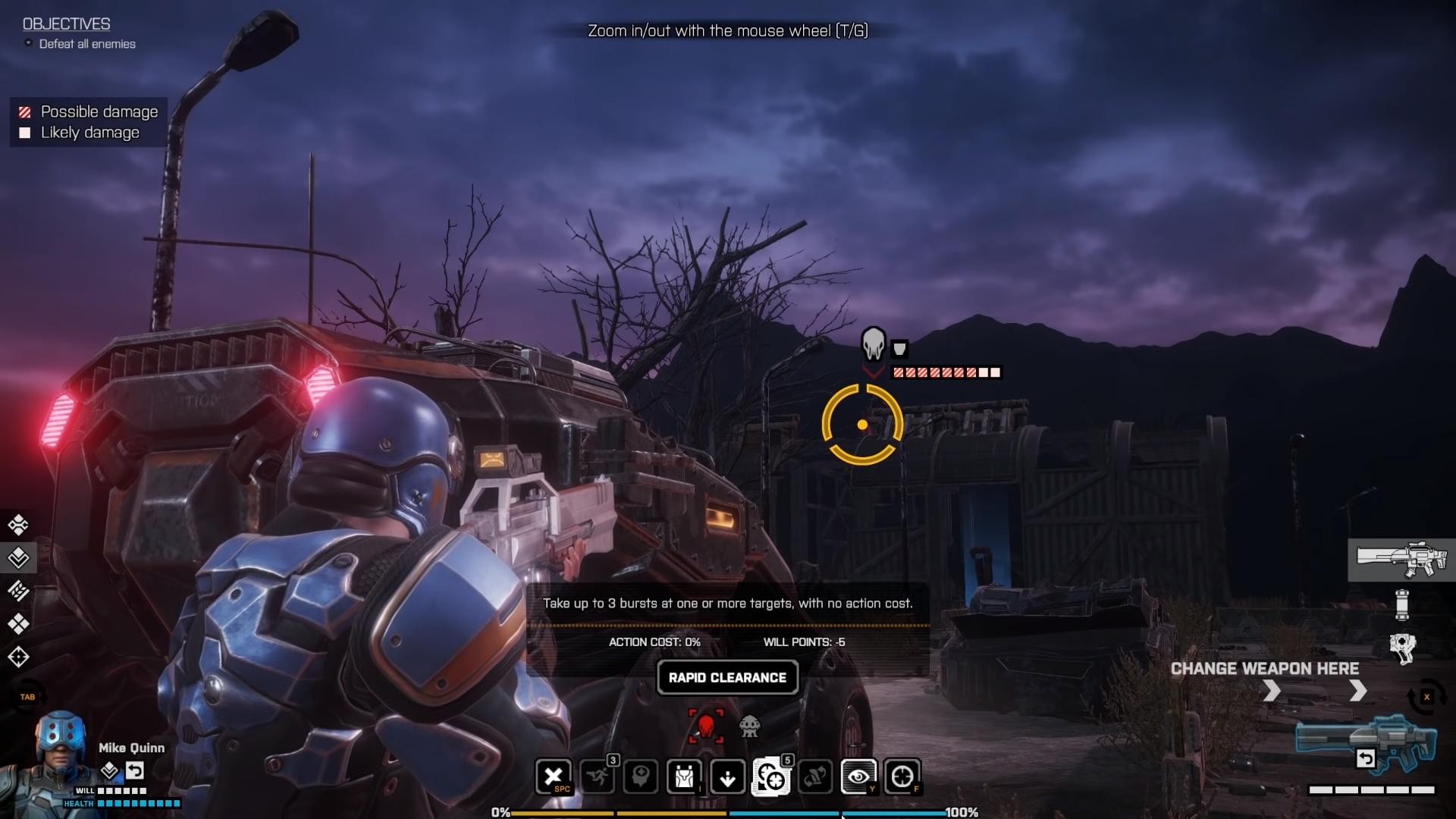Select the single crosshair fire ability
Image resolution: width=1456 pixels, height=819 pixels.
pos(902,777)
